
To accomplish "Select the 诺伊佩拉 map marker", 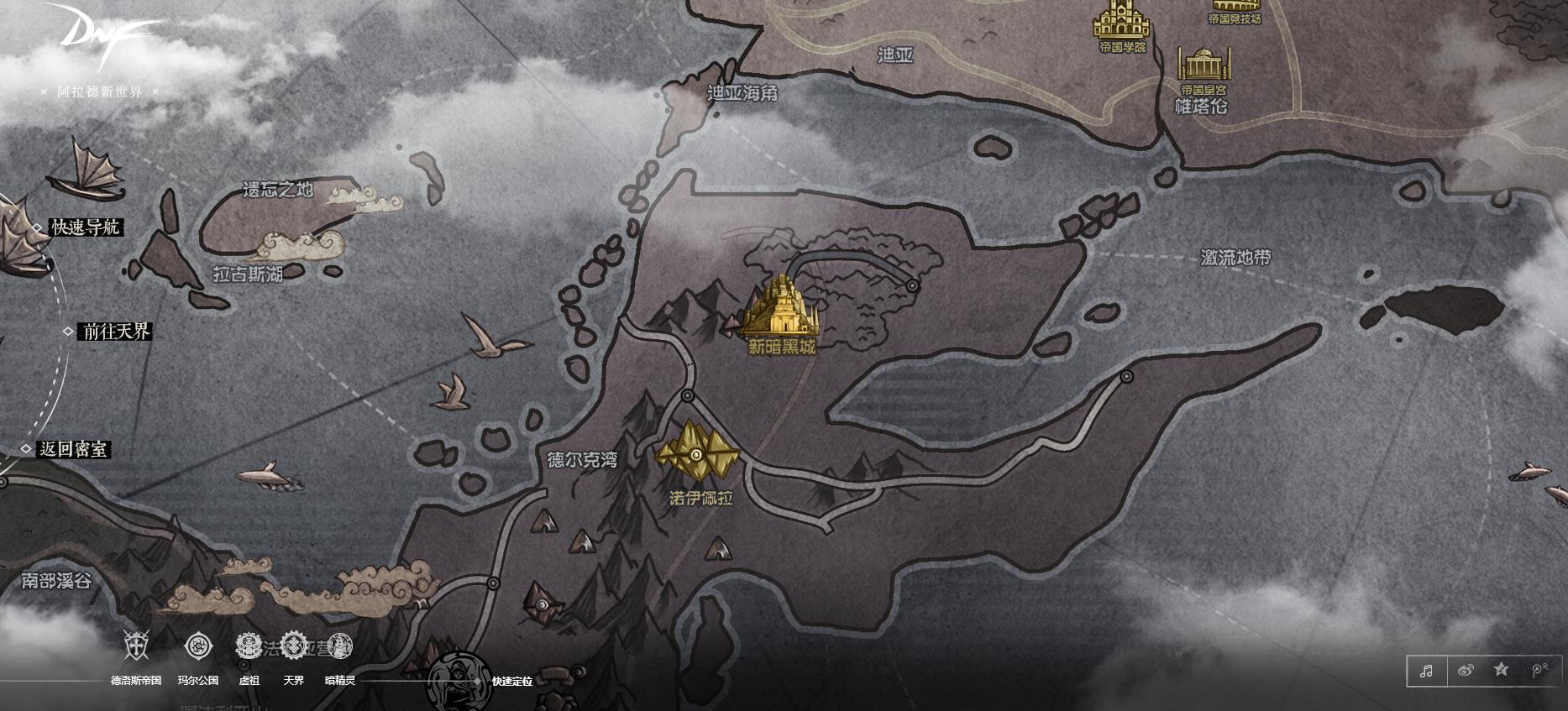I will tap(696, 455).
